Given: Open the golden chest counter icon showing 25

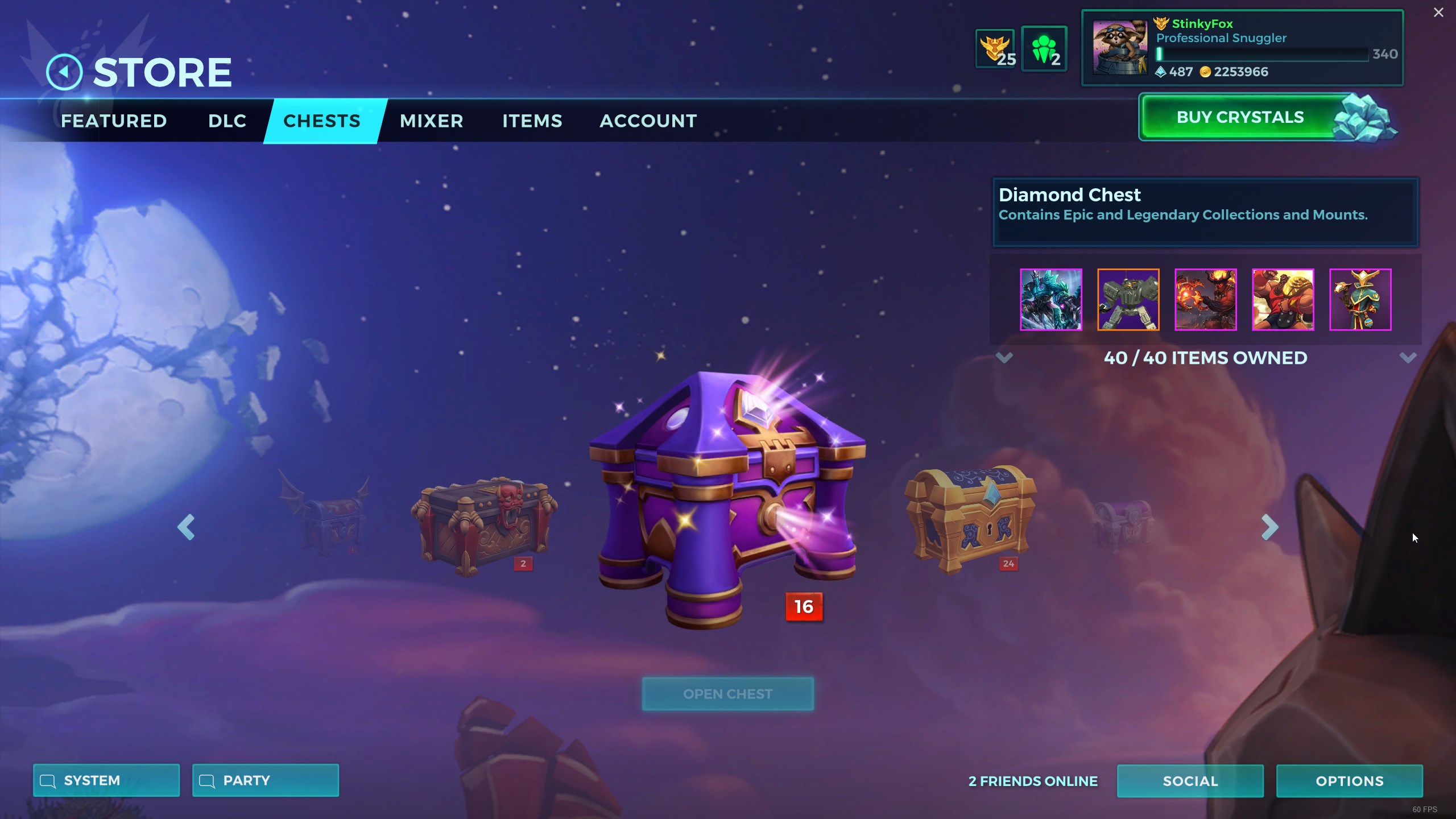Looking at the screenshot, I should pyautogui.click(x=994, y=47).
